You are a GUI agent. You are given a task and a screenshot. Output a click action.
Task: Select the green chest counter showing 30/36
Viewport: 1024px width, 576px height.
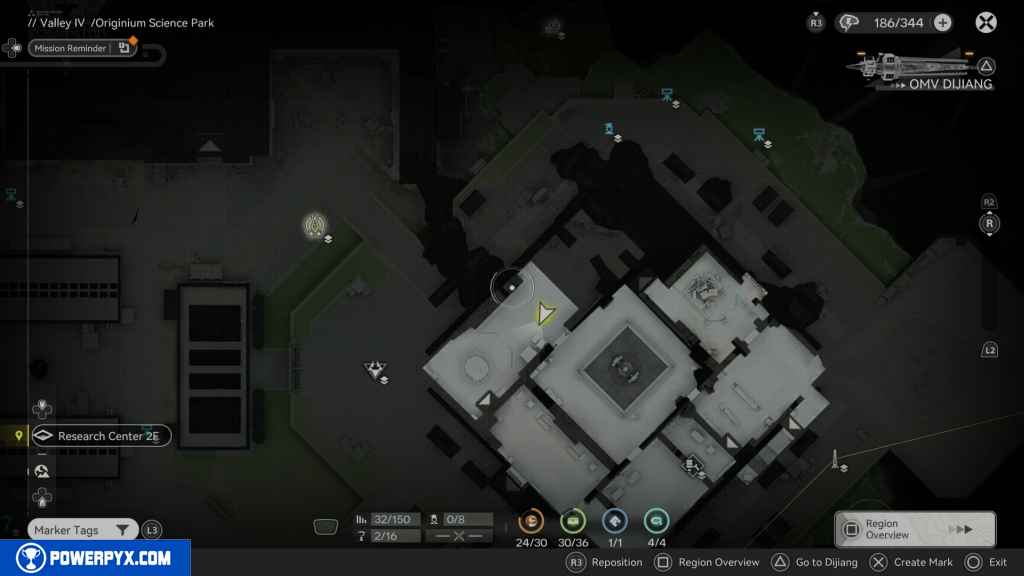tap(573, 520)
